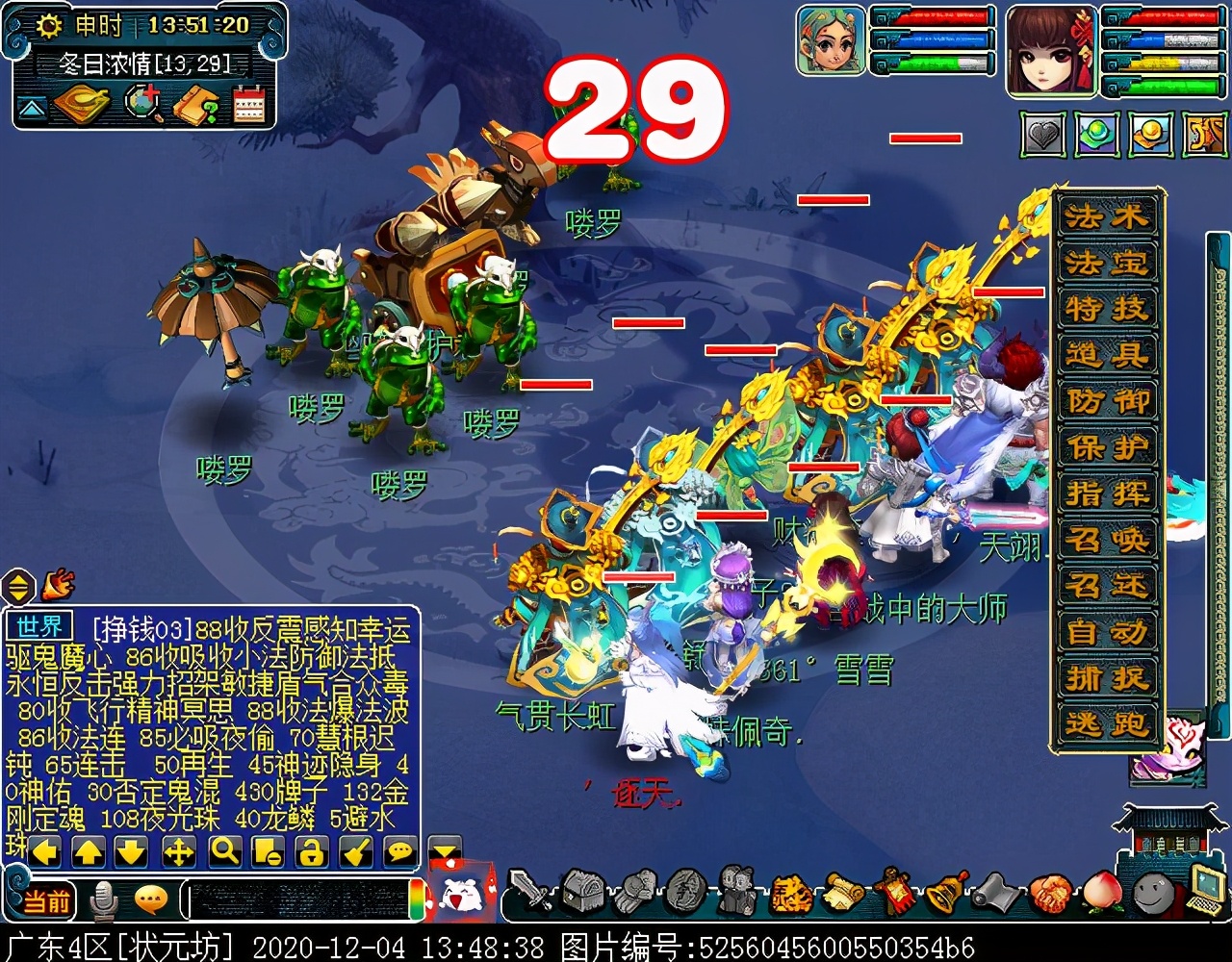
Task: Open the sword icon in bottom toolbar
Action: tap(528, 890)
